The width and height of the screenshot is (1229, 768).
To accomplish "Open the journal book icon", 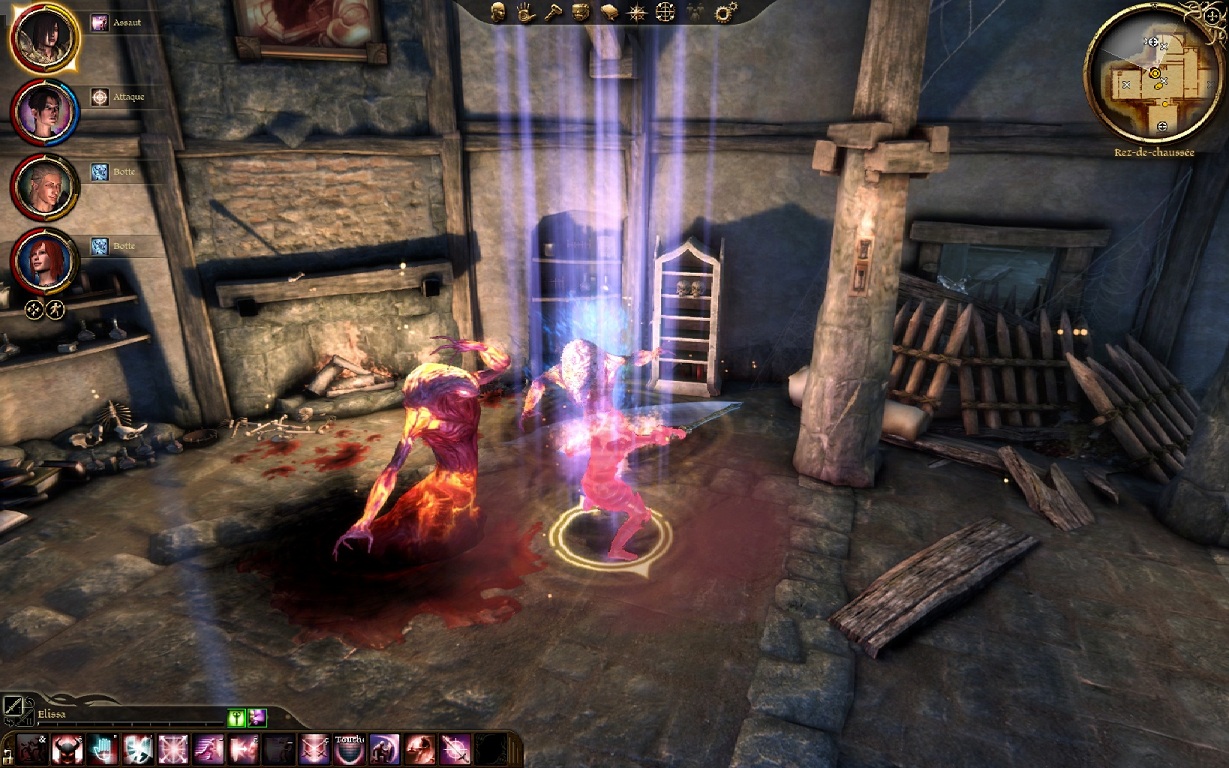I will tap(608, 12).
